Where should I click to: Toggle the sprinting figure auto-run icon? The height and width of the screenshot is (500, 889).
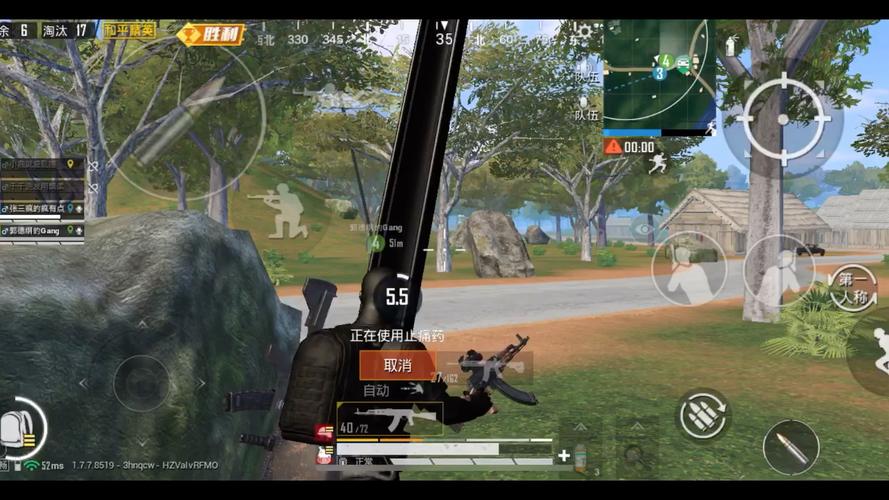[657, 160]
